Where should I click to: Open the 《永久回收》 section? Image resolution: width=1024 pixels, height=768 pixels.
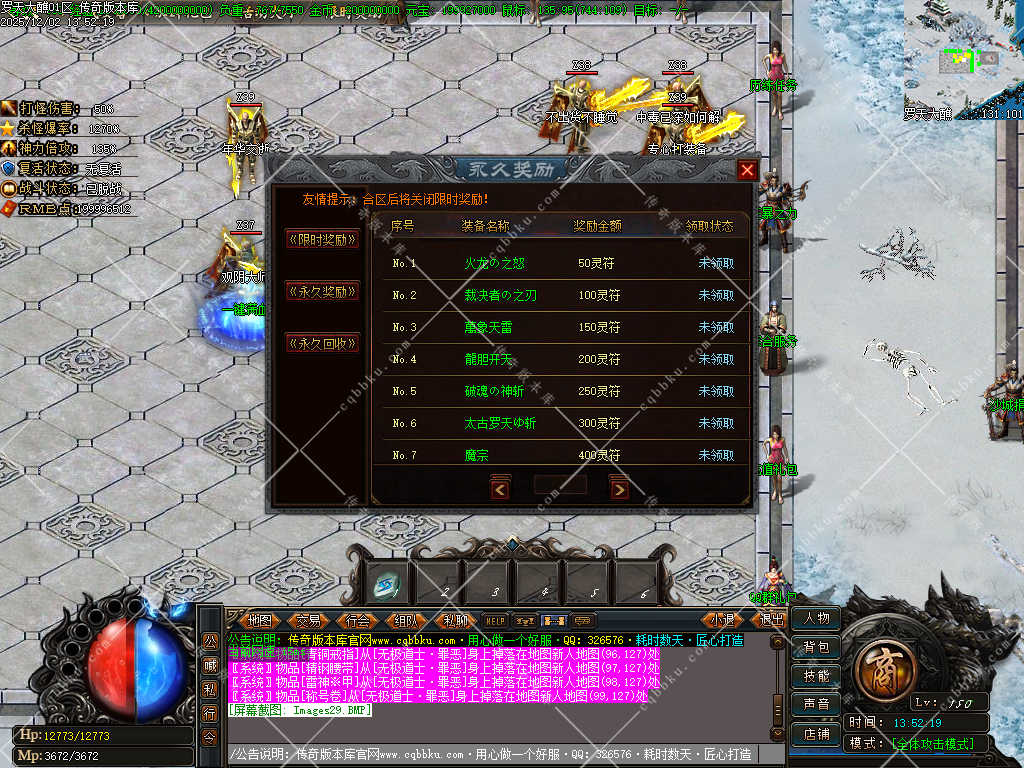(322, 343)
